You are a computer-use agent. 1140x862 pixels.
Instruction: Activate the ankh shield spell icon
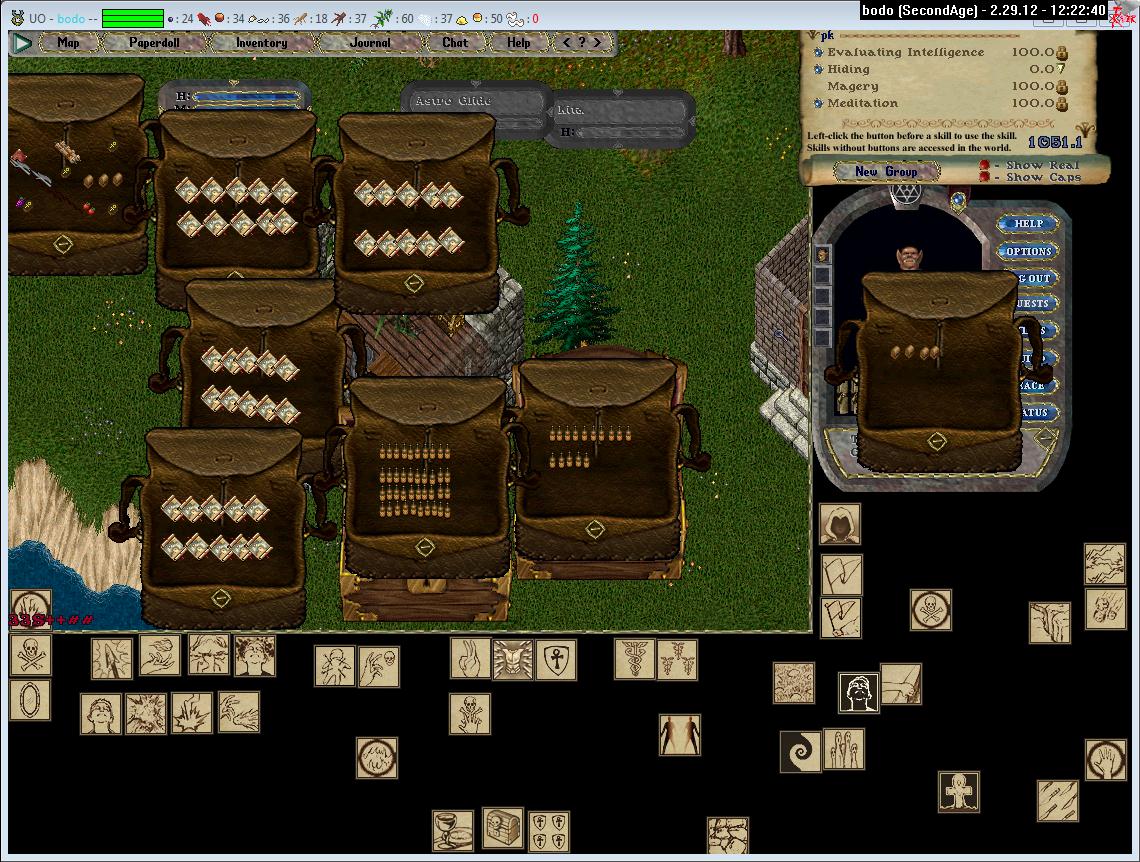pyautogui.click(x=556, y=660)
